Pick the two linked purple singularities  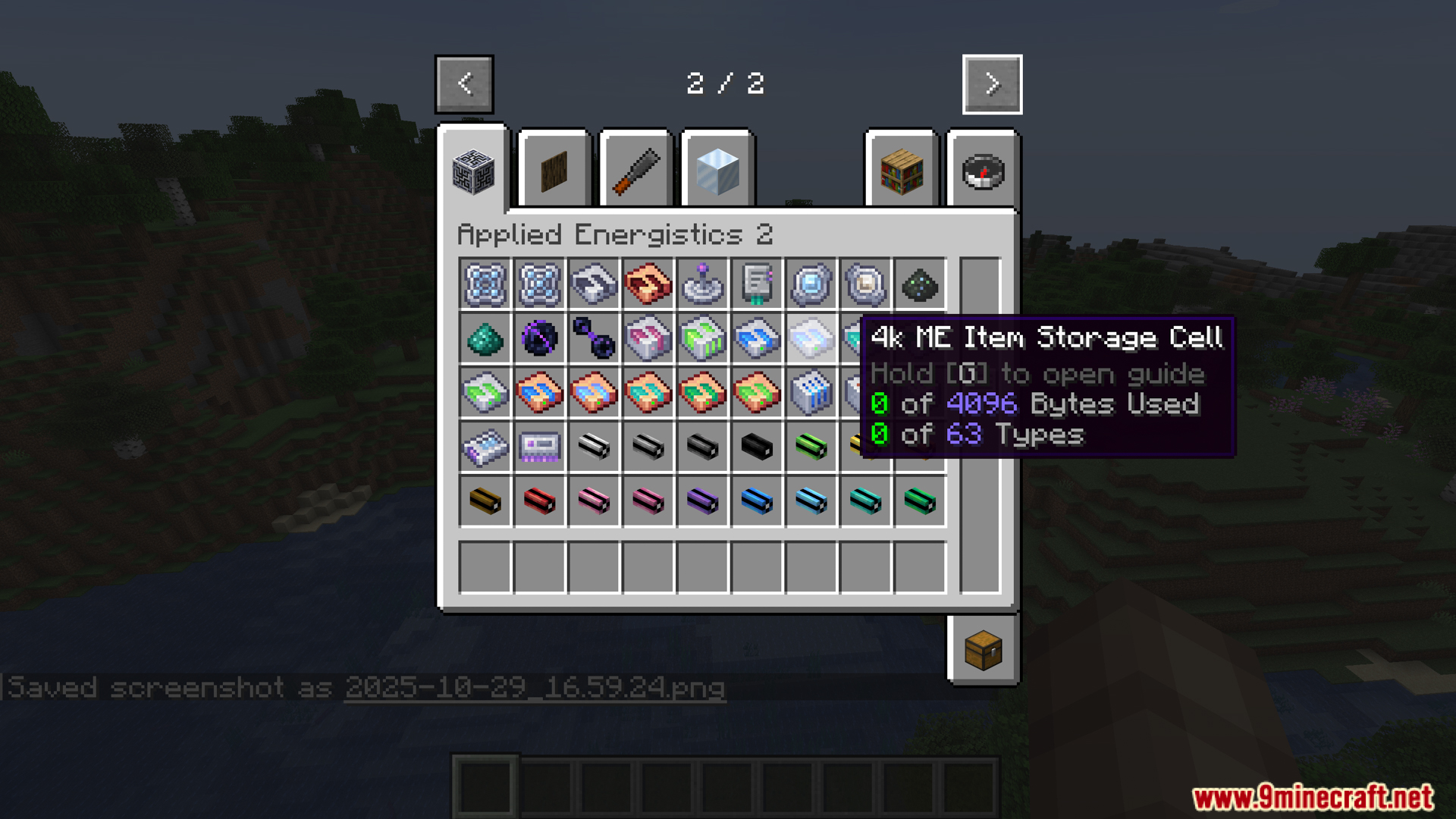coord(594,338)
